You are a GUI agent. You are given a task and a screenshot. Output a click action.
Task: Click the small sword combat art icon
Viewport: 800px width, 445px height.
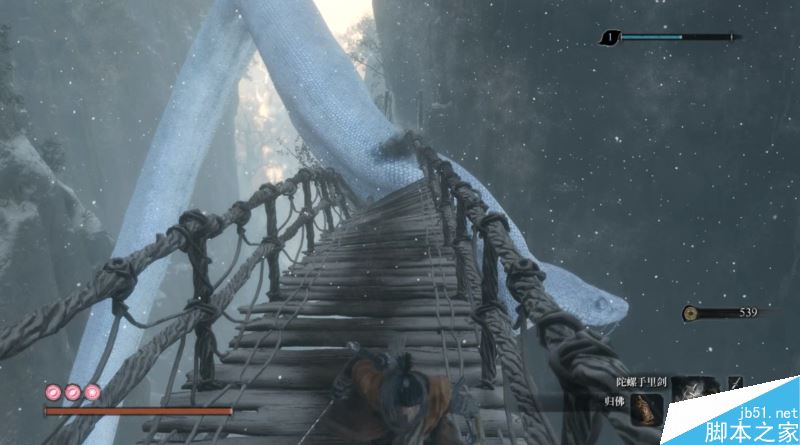[736, 383]
